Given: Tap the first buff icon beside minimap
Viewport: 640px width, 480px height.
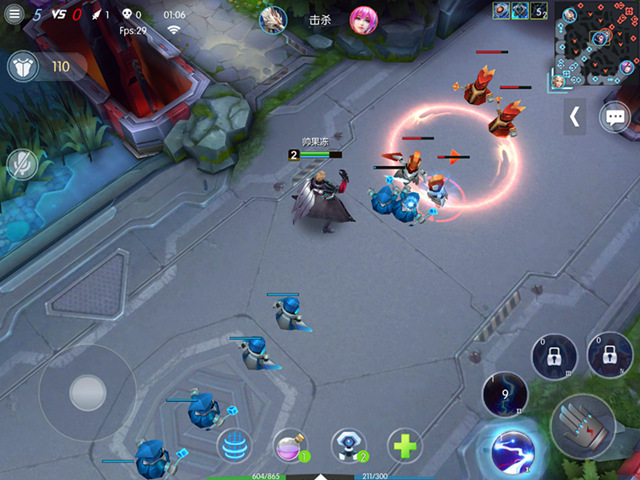Looking at the screenshot, I should click(501, 10).
